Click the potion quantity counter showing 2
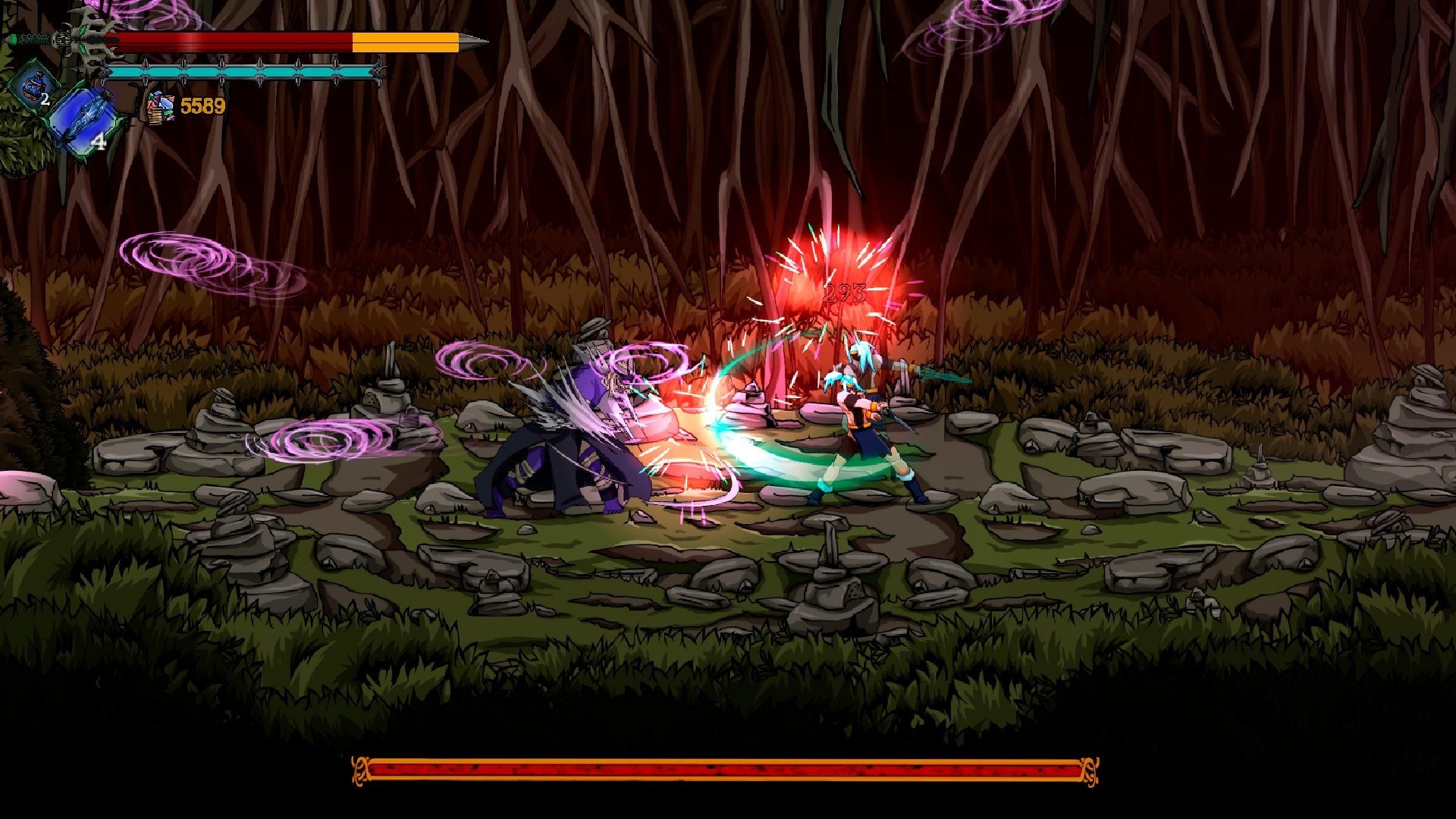Viewport: 1456px width, 819px height. [45, 99]
